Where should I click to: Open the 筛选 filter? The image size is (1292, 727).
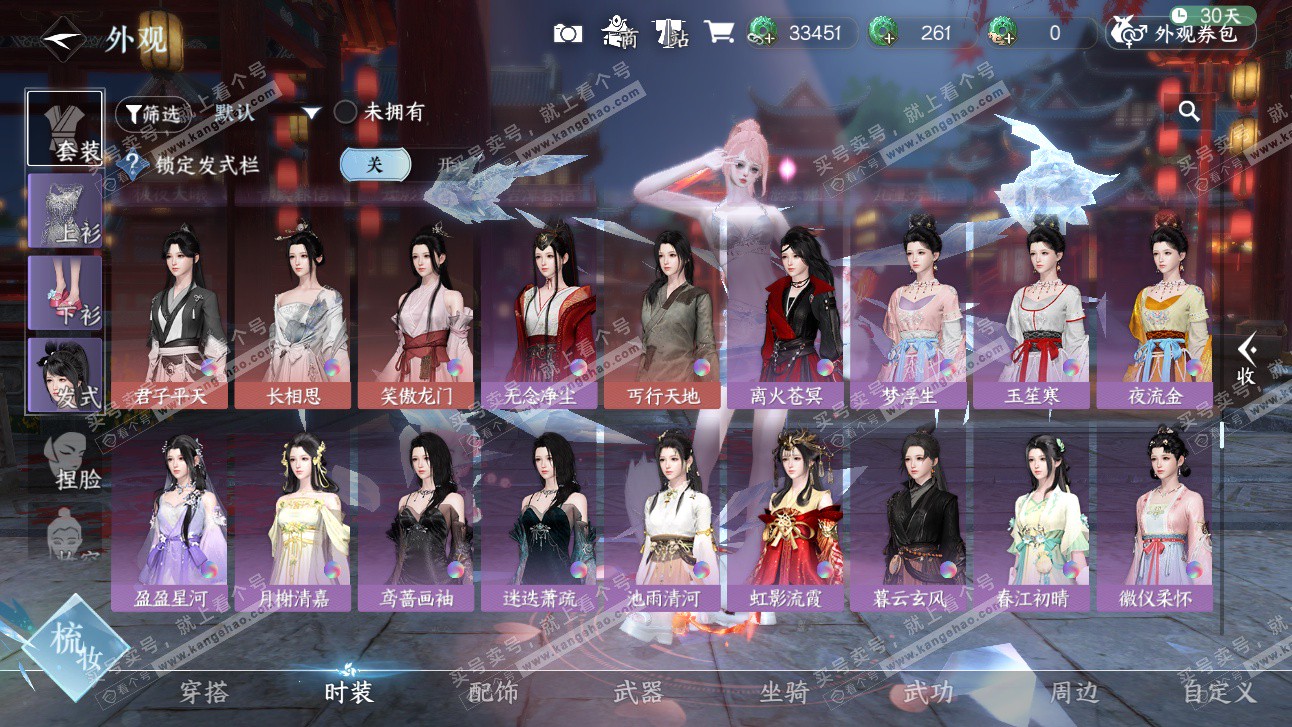(152, 114)
